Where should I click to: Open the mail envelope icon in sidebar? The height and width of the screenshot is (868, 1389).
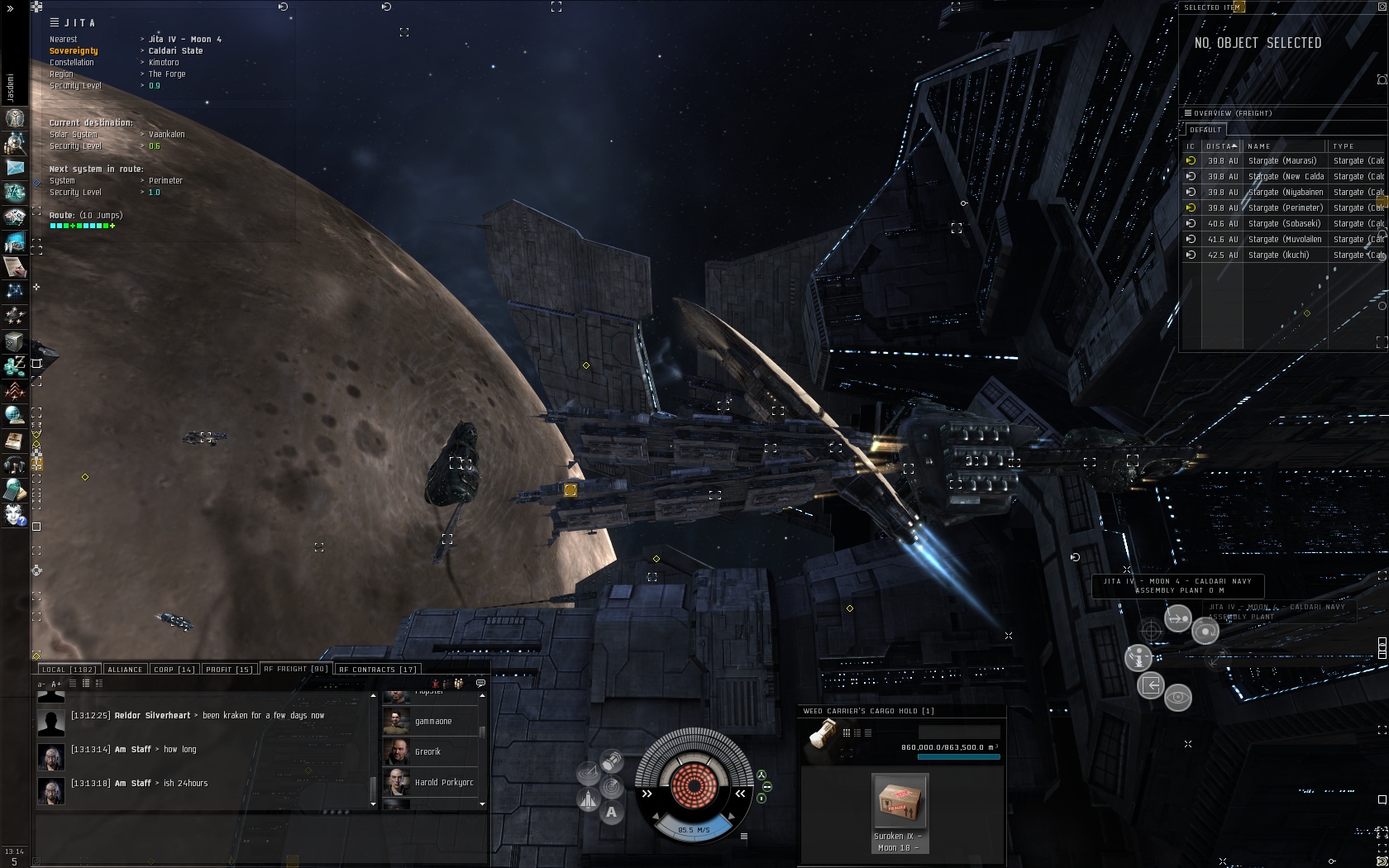coord(15,167)
